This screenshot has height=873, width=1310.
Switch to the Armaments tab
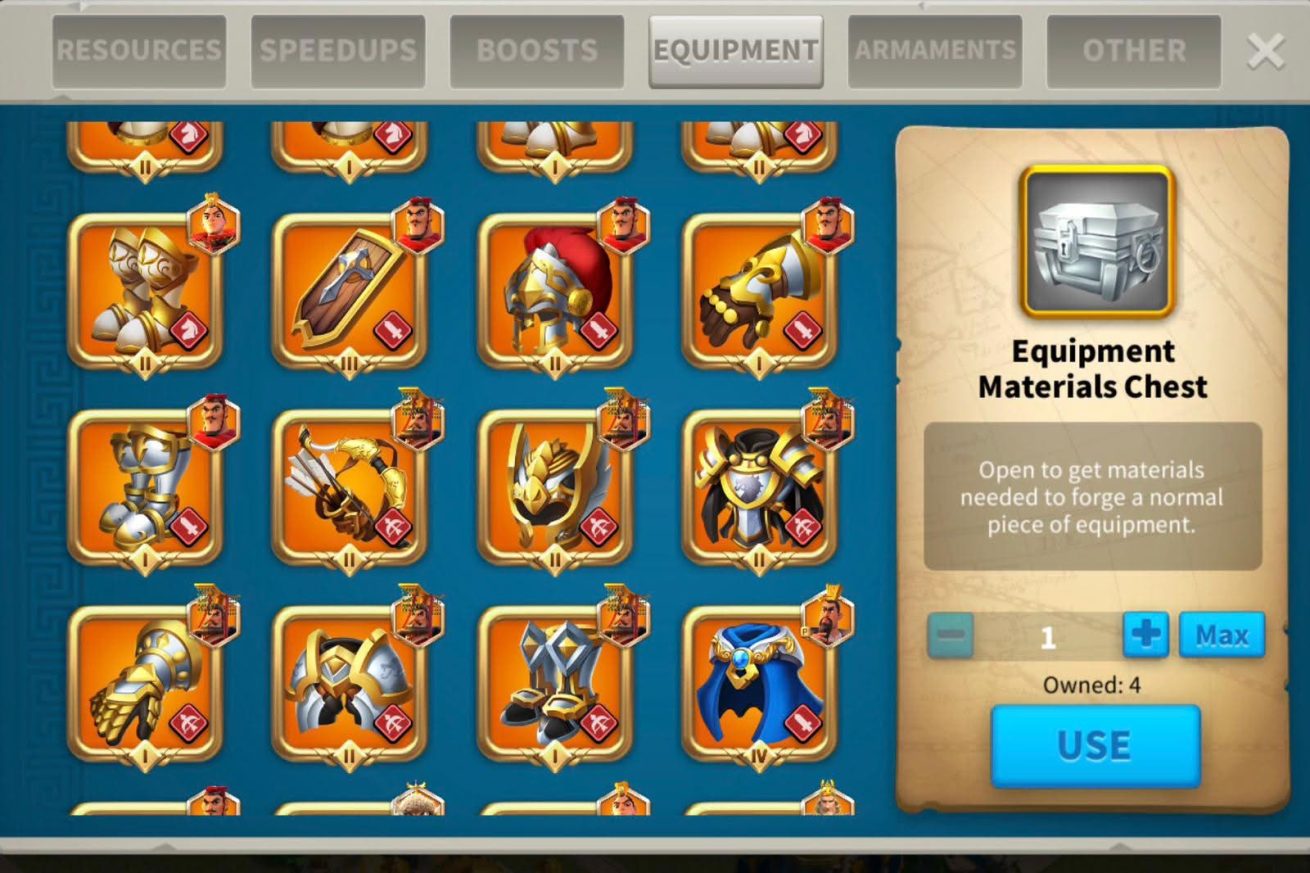(935, 50)
